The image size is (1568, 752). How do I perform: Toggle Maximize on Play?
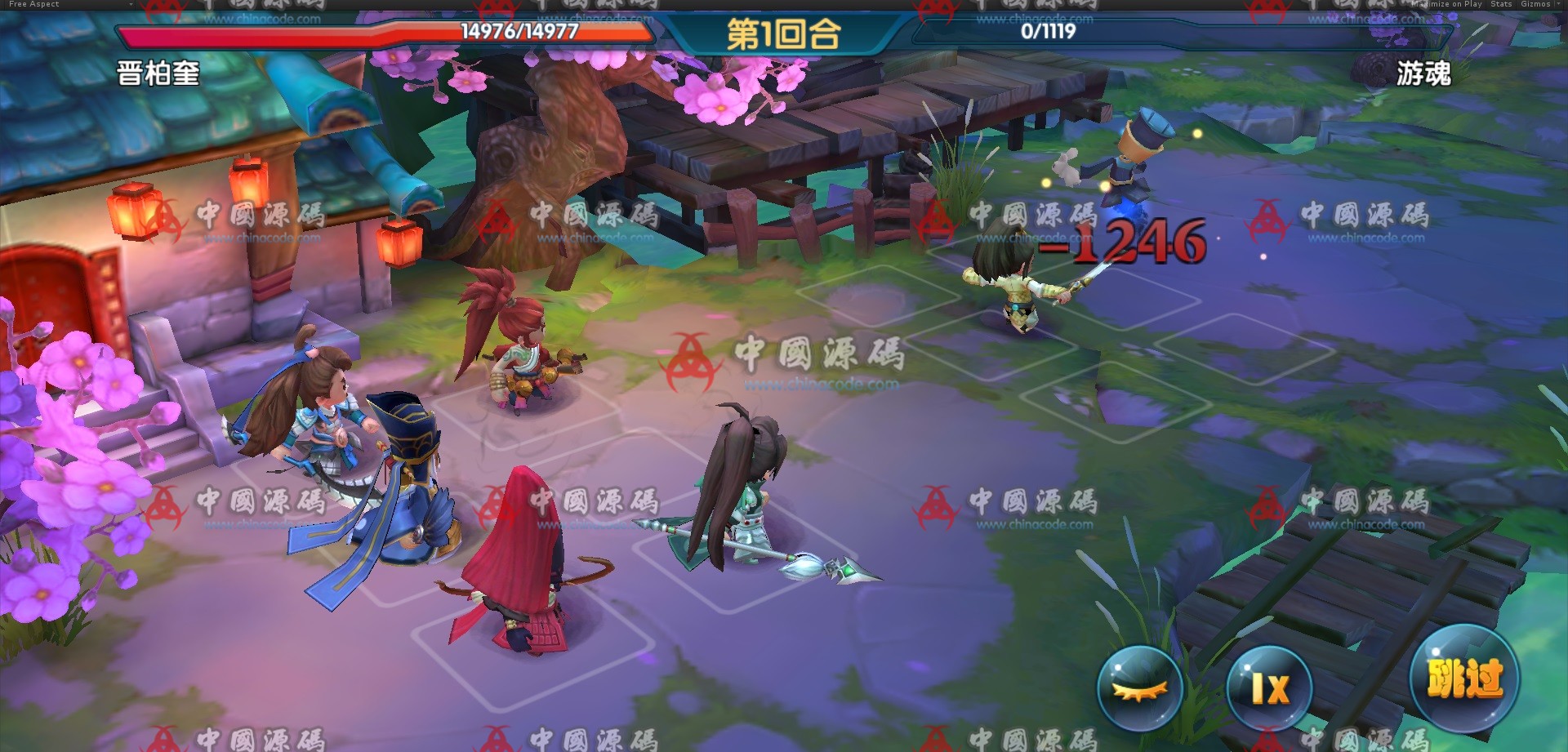pyautogui.click(x=1445, y=4)
